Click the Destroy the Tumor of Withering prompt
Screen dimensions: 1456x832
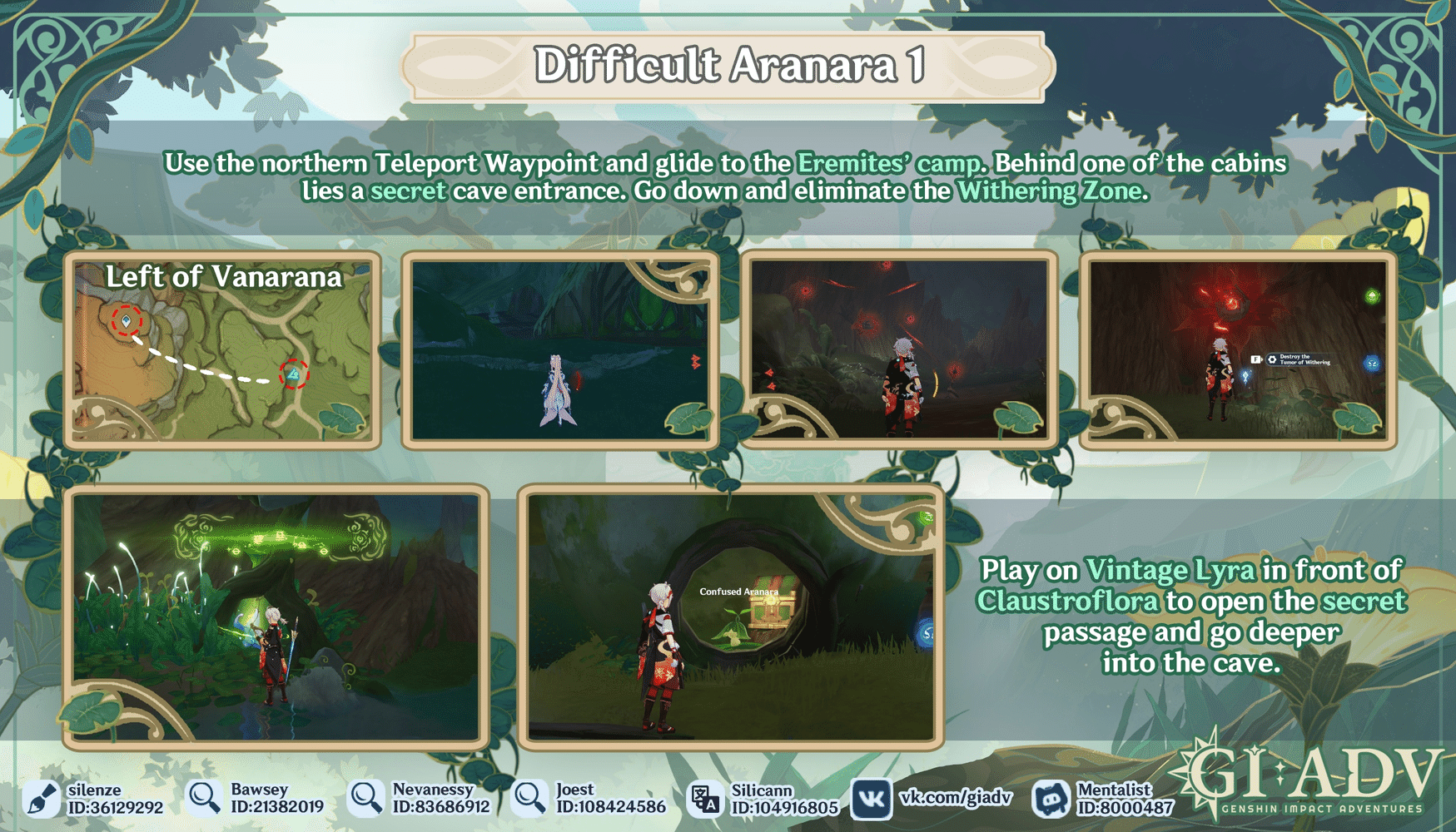(x=1305, y=359)
